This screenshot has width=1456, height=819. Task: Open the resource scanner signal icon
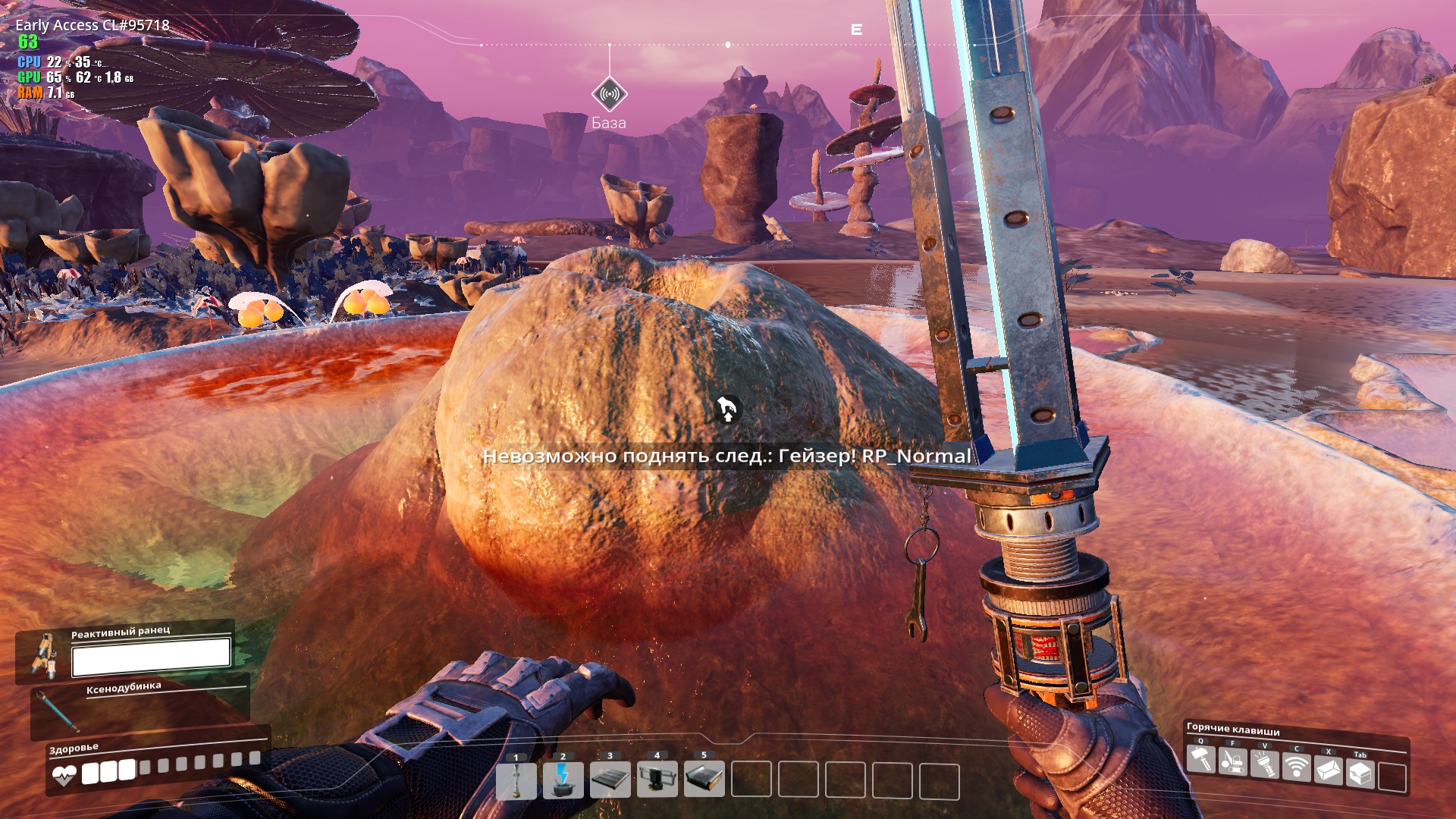tap(1297, 767)
